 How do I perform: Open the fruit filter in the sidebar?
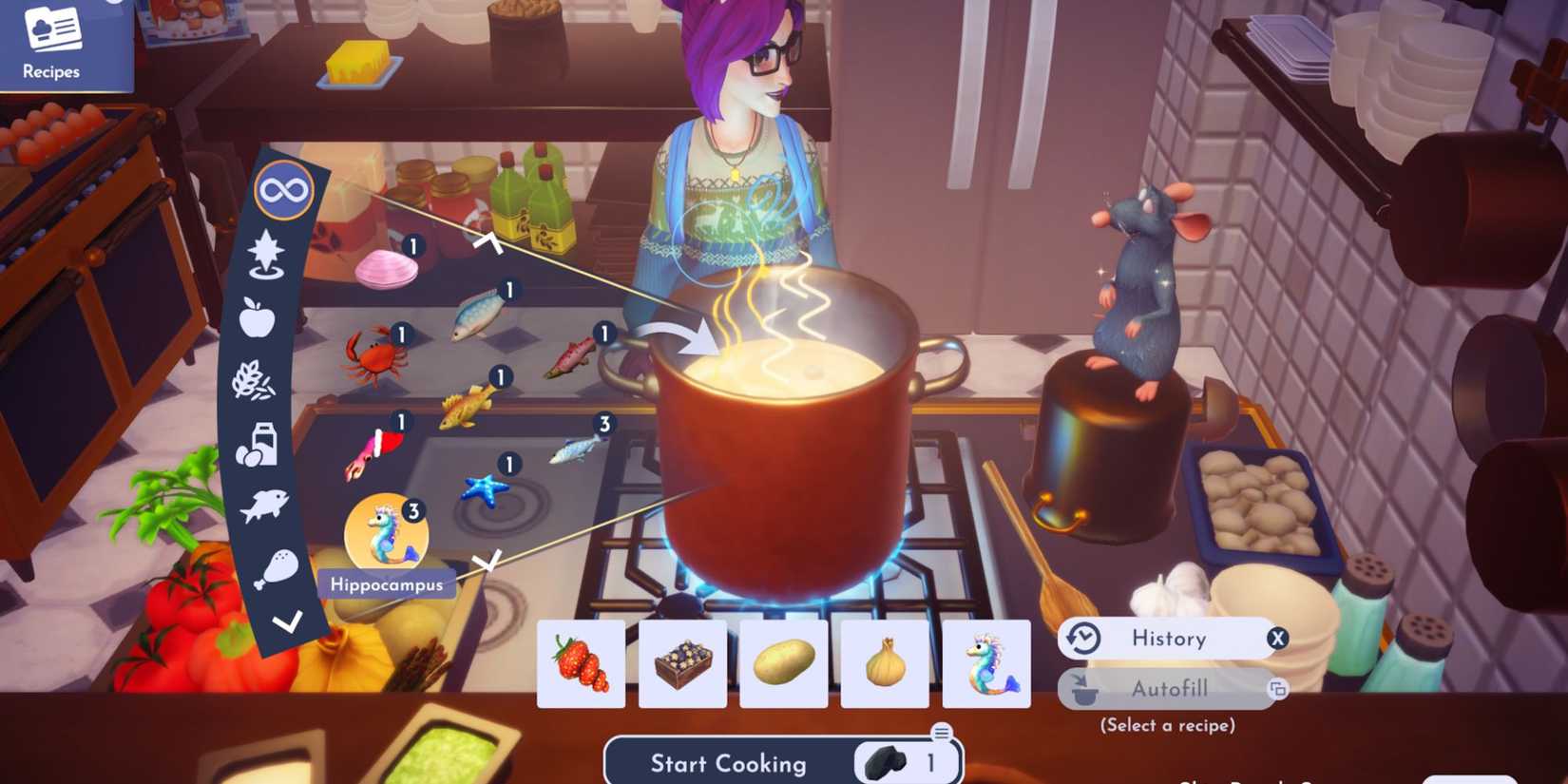[x=259, y=316]
